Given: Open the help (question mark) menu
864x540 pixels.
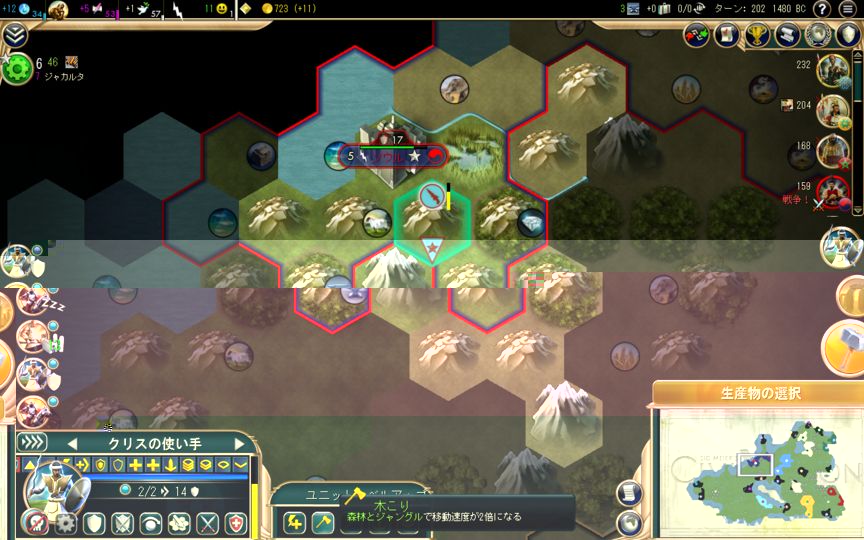Looking at the screenshot, I should coord(821,9).
